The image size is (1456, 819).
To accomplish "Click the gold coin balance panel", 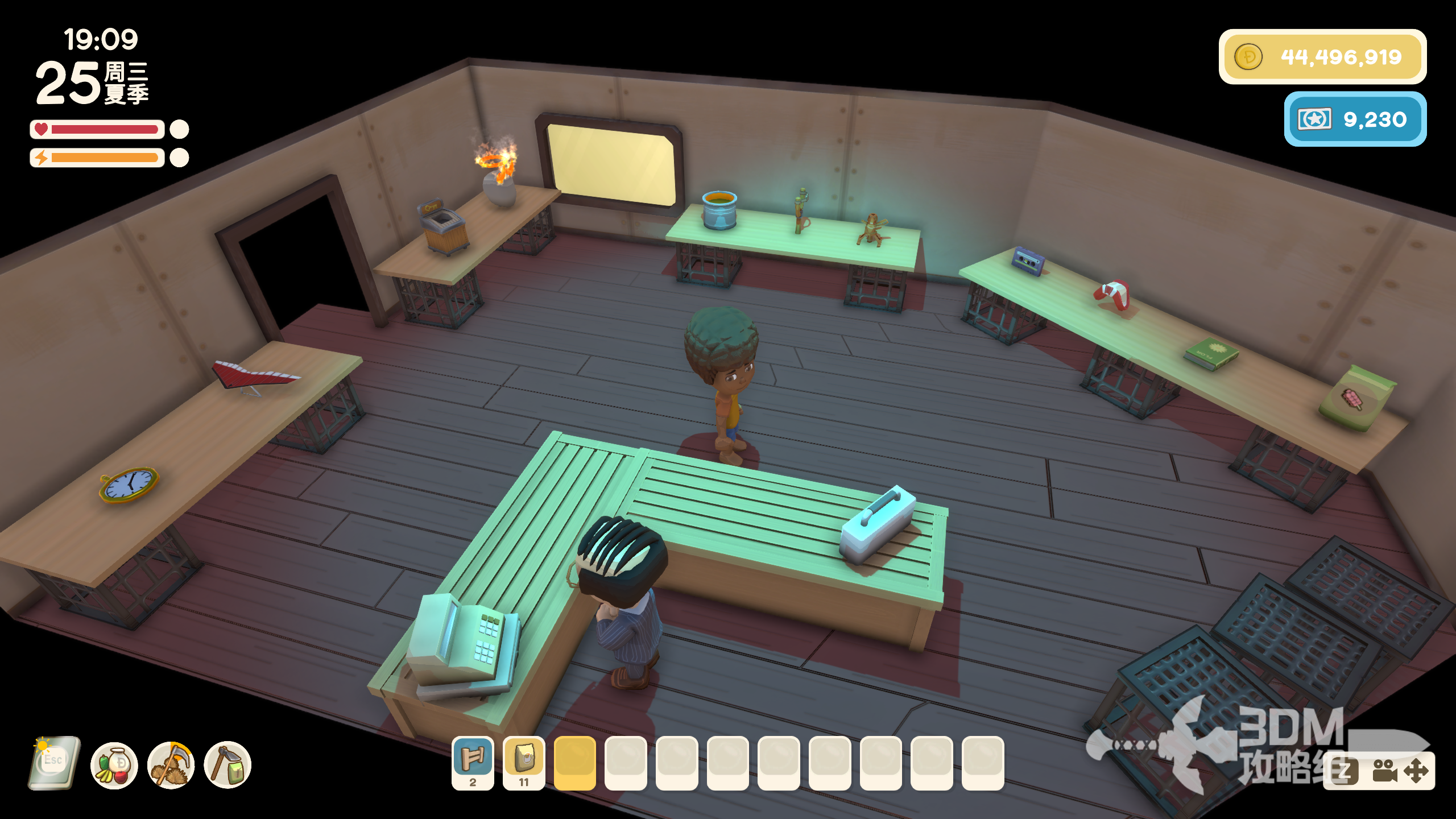I will 1322,57.
